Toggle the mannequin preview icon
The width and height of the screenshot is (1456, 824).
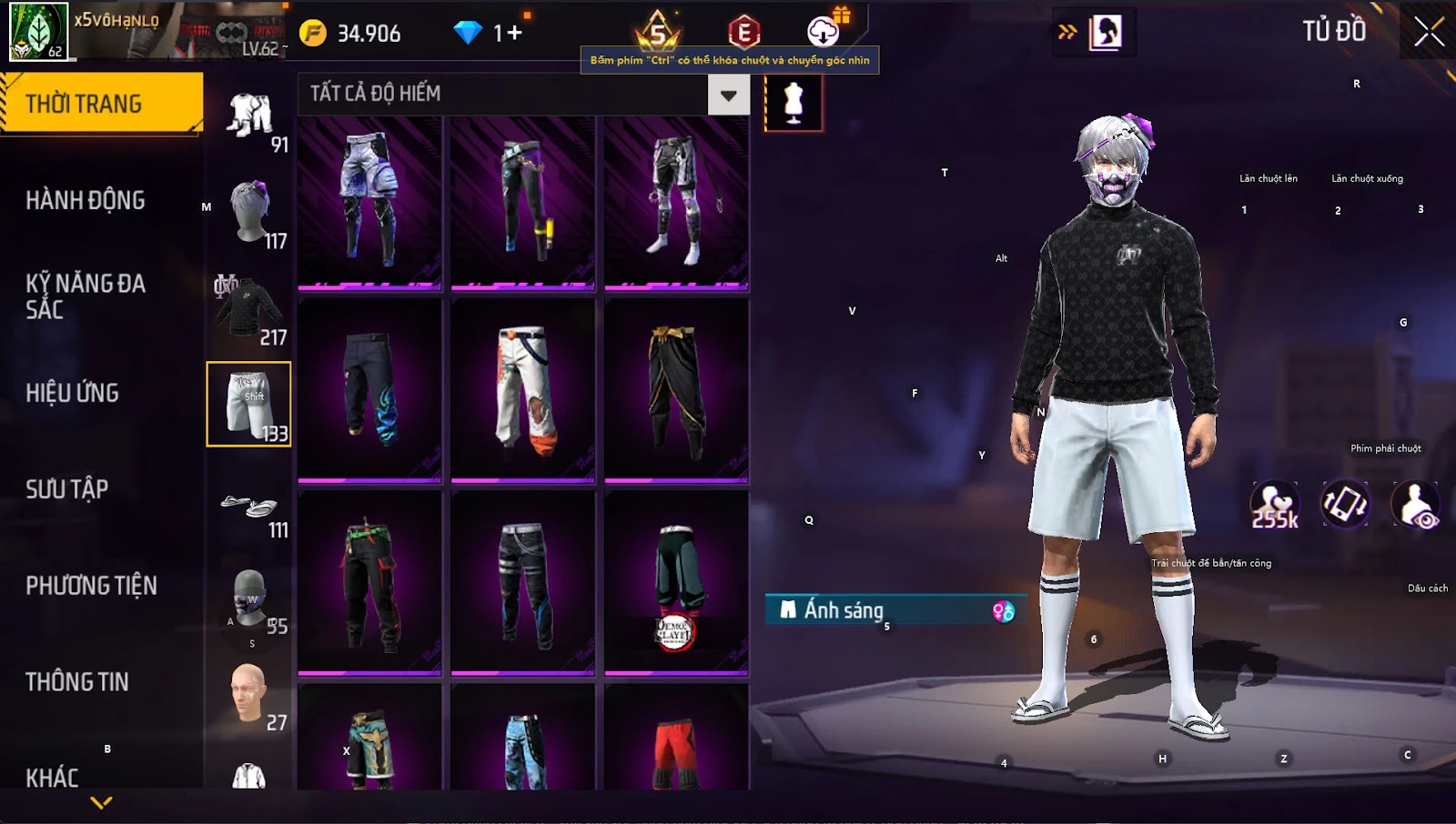point(794,103)
